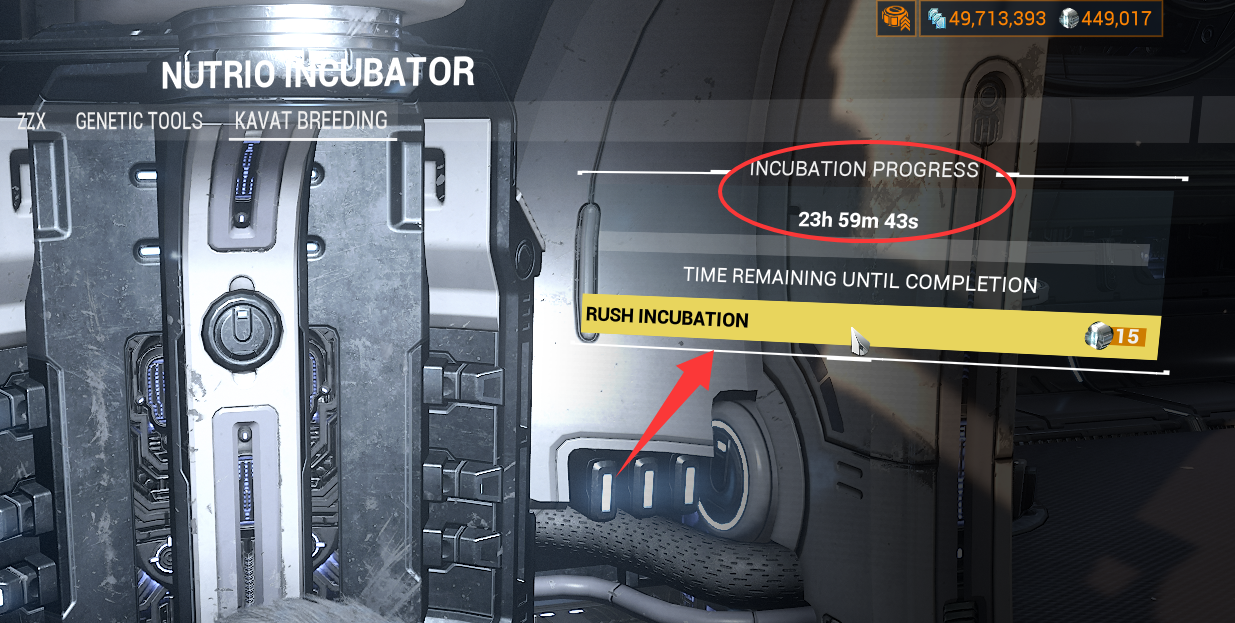Screen dimensions: 1235x623
Task: Open the Genetic Tools tab
Action: 139,122
